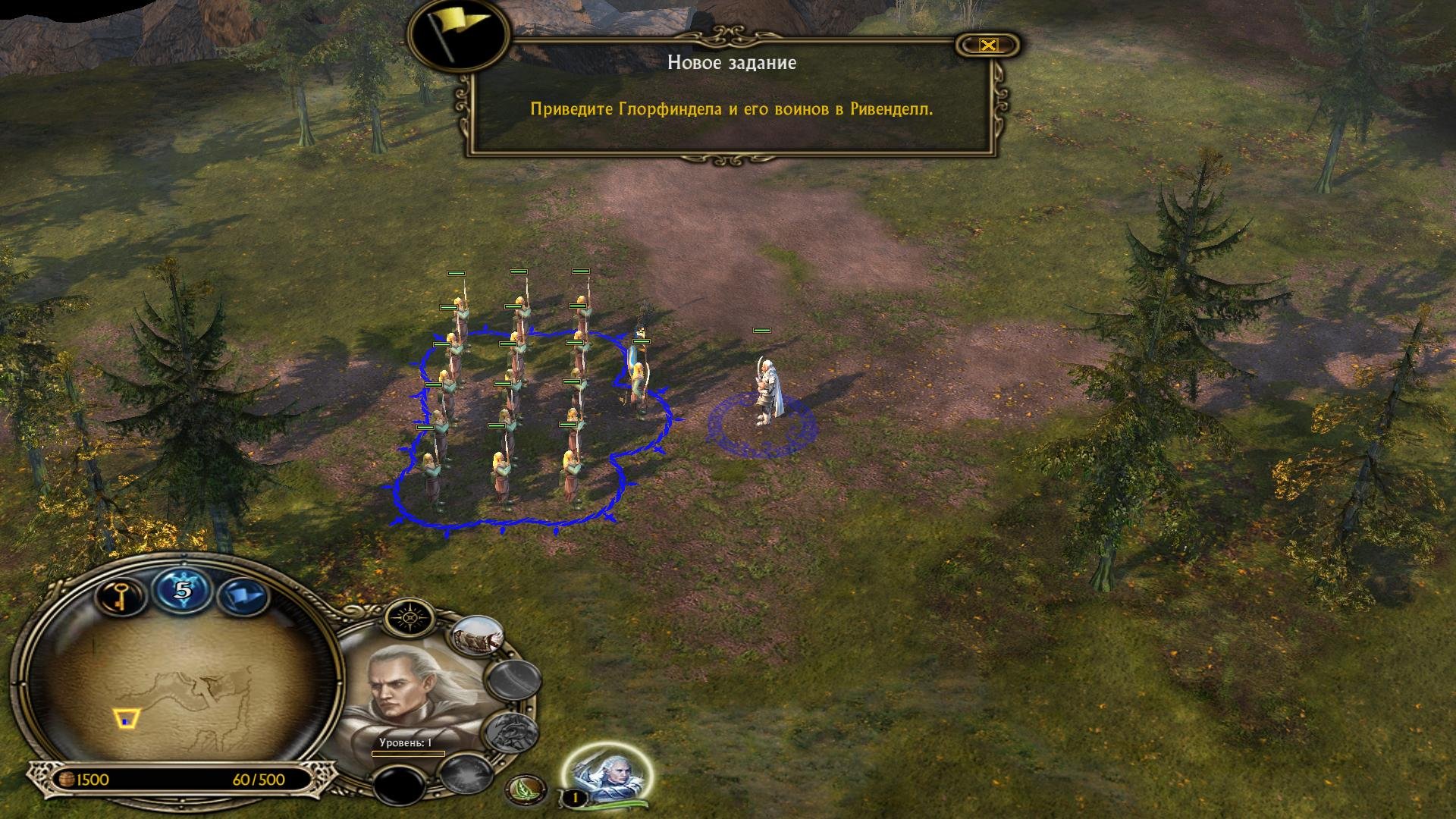Viewport: 1456px width, 819px height.
Task: Open the powers panel showing 5 points
Action: coord(182,590)
